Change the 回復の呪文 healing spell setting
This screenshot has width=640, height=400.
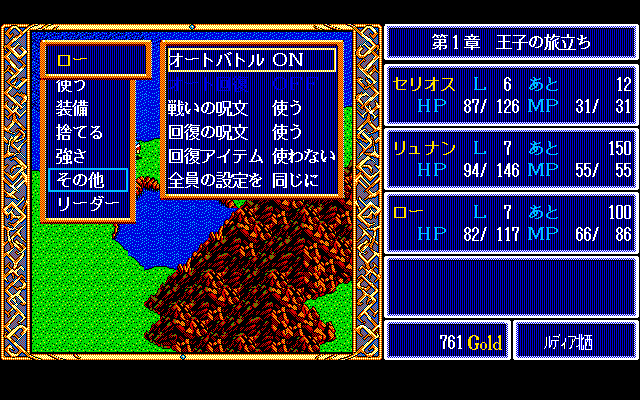point(251,132)
